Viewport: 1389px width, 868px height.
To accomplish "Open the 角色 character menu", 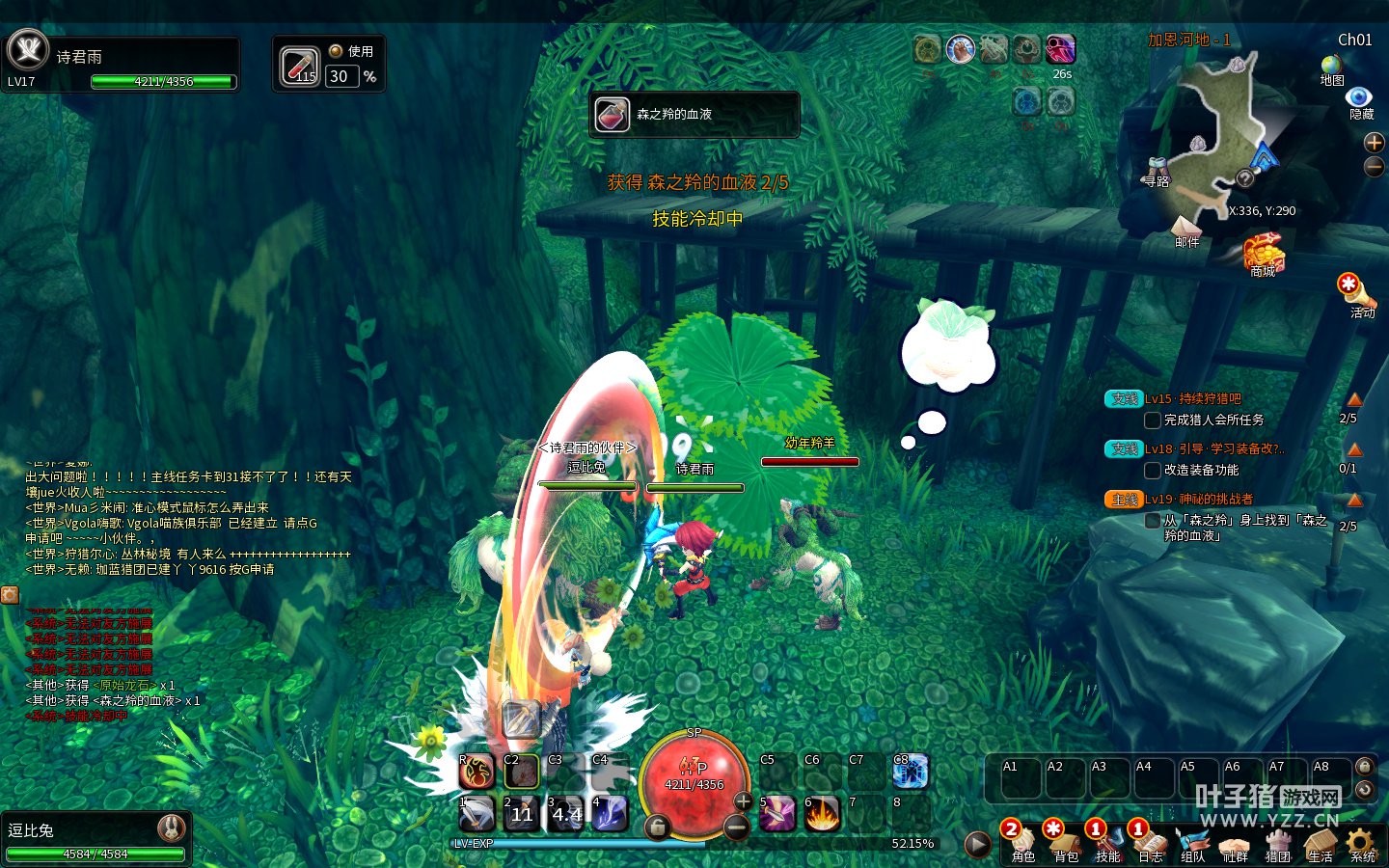I will (1022, 842).
